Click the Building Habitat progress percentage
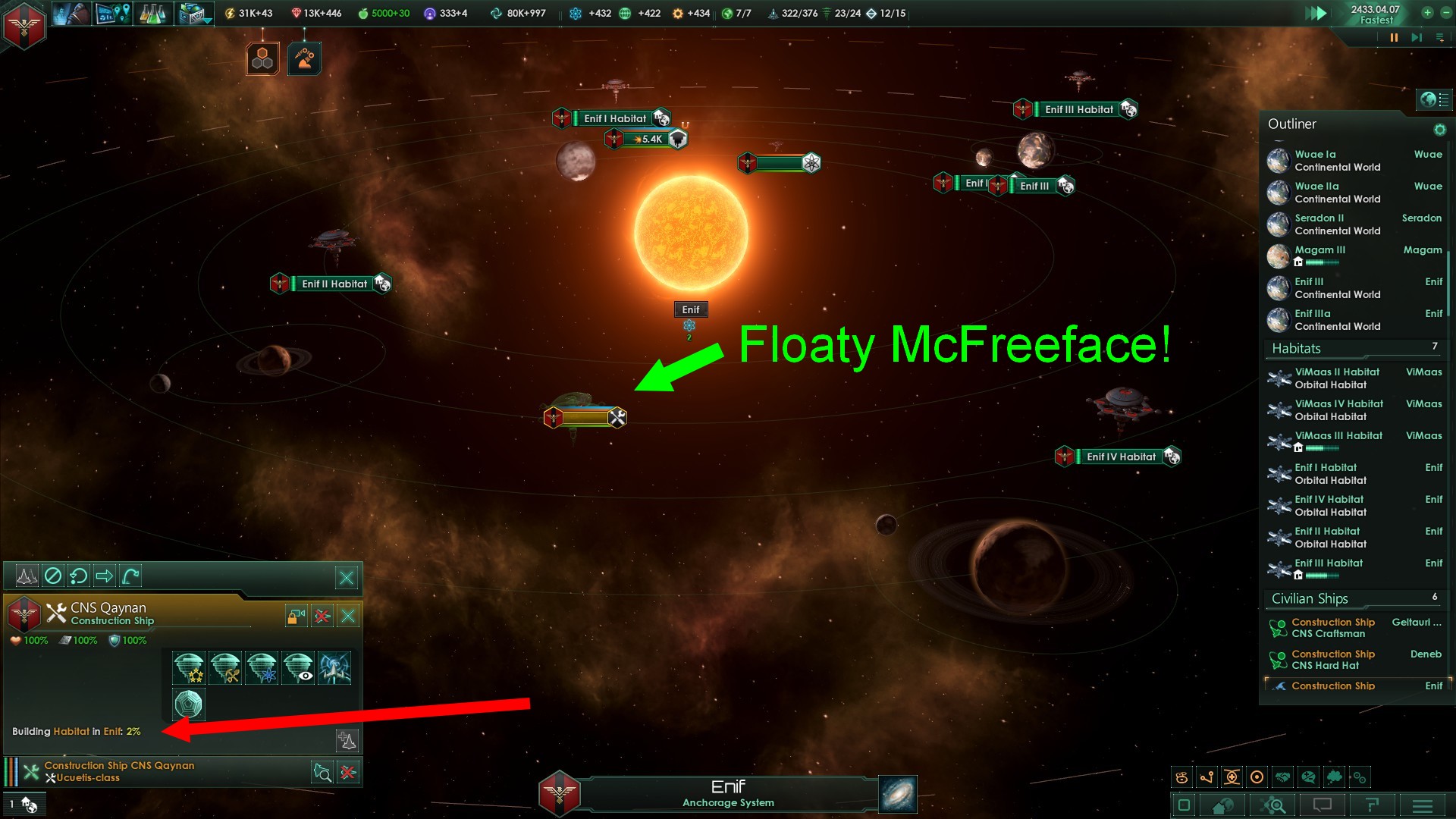 tap(133, 732)
